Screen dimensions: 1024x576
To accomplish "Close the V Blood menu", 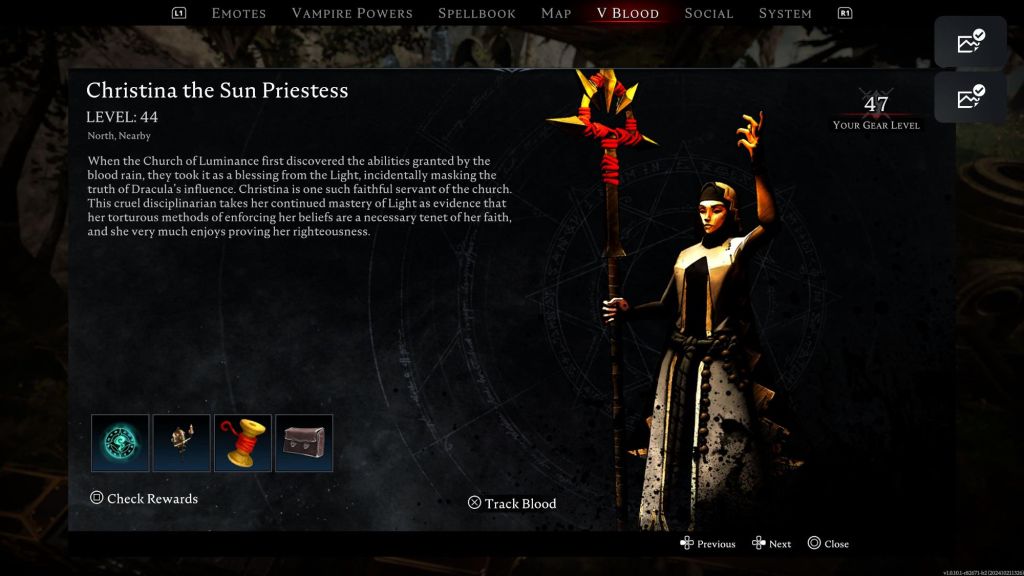I will pyautogui.click(x=828, y=544).
